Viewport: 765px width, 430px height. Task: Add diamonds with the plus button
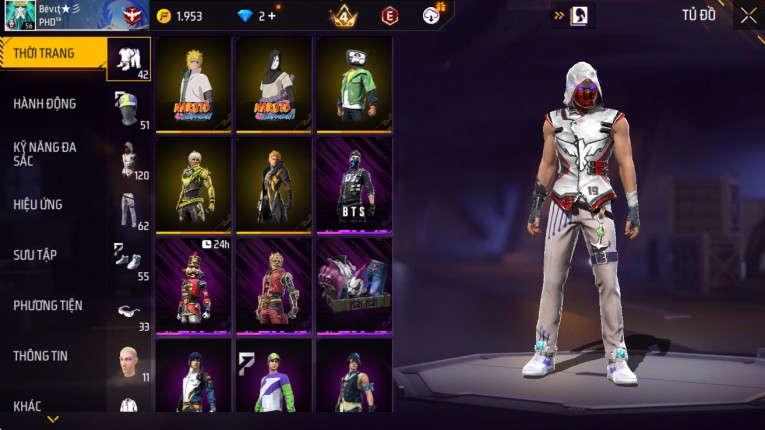(x=272, y=16)
